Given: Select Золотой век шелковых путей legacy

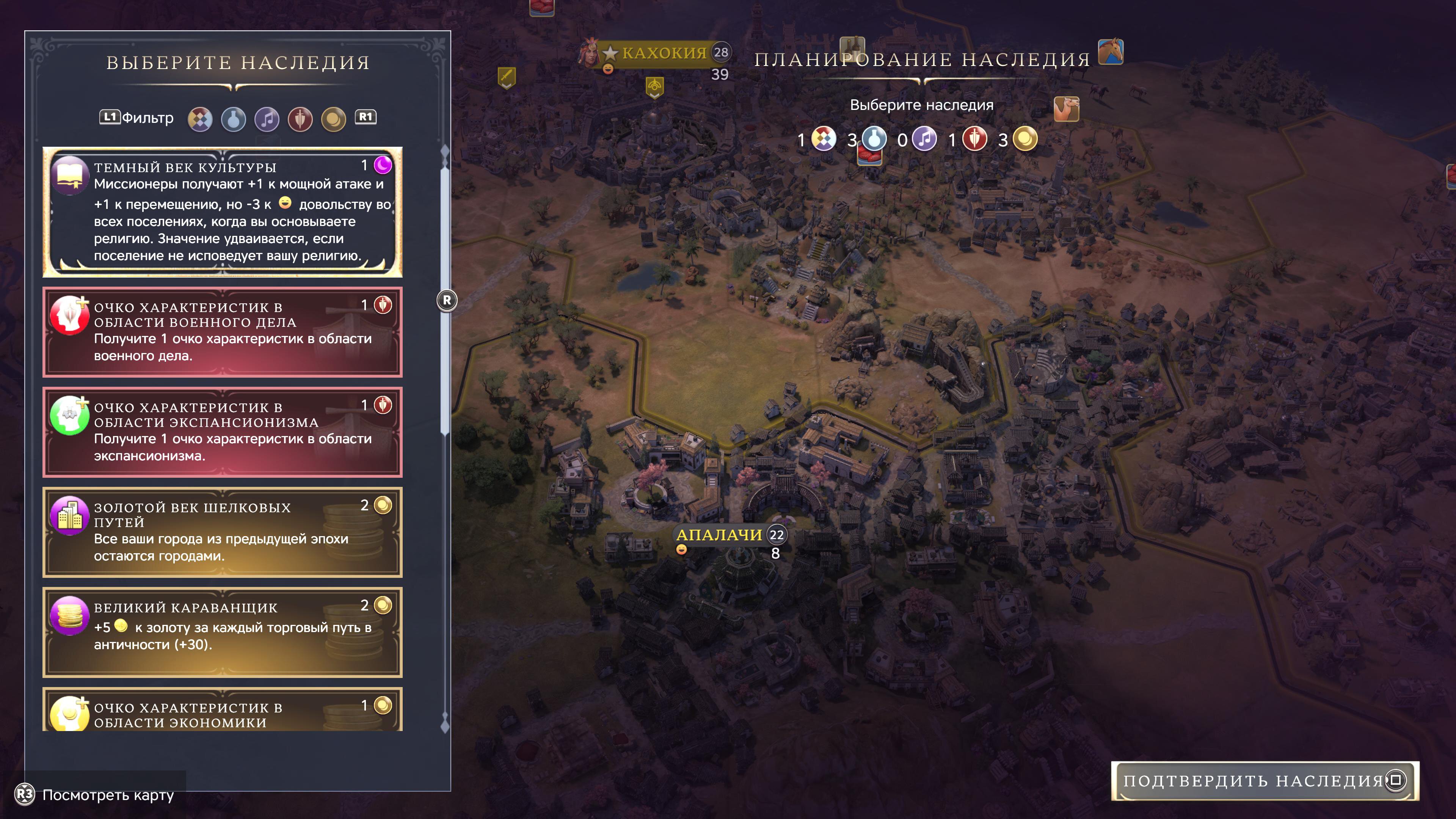Looking at the screenshot, I should pyautogui.click(x=222, y=532).
